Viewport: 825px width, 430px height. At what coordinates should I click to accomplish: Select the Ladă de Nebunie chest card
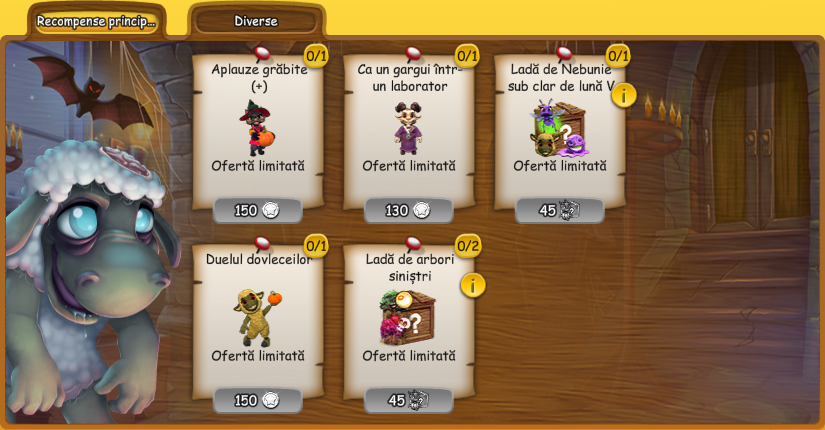click(x=559, y=125)
